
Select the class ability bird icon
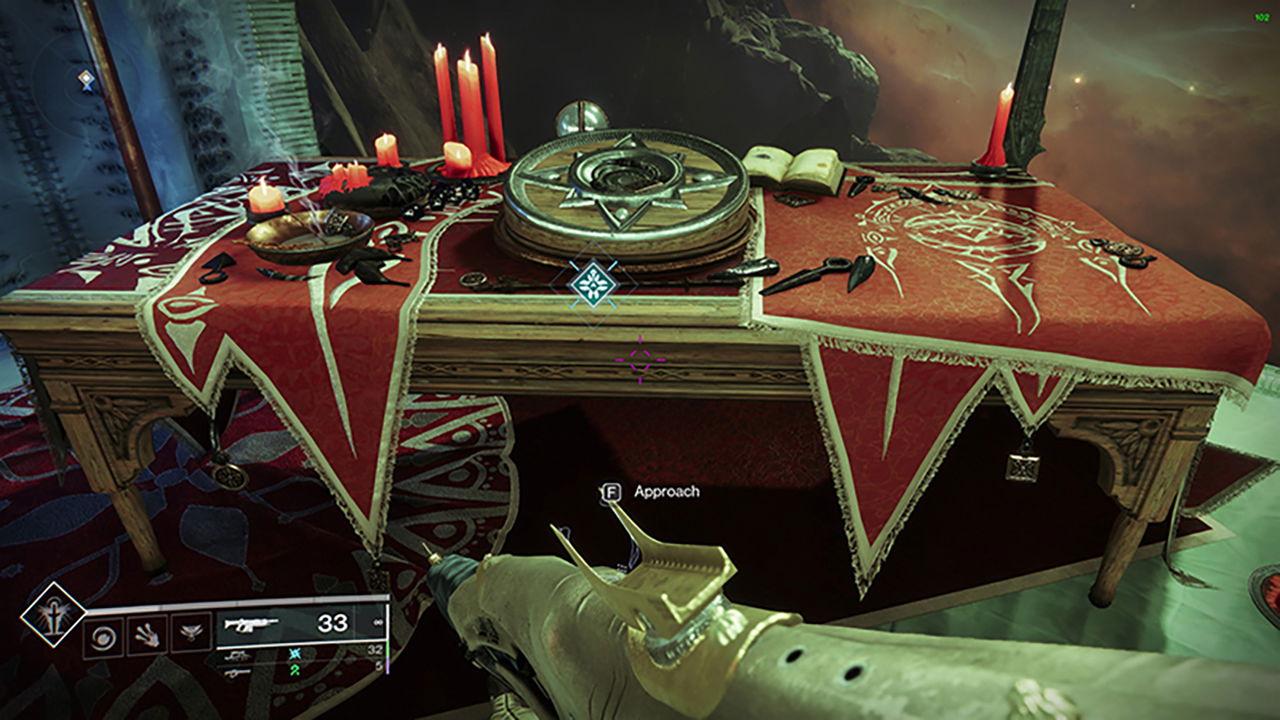[x=192, y=633]
